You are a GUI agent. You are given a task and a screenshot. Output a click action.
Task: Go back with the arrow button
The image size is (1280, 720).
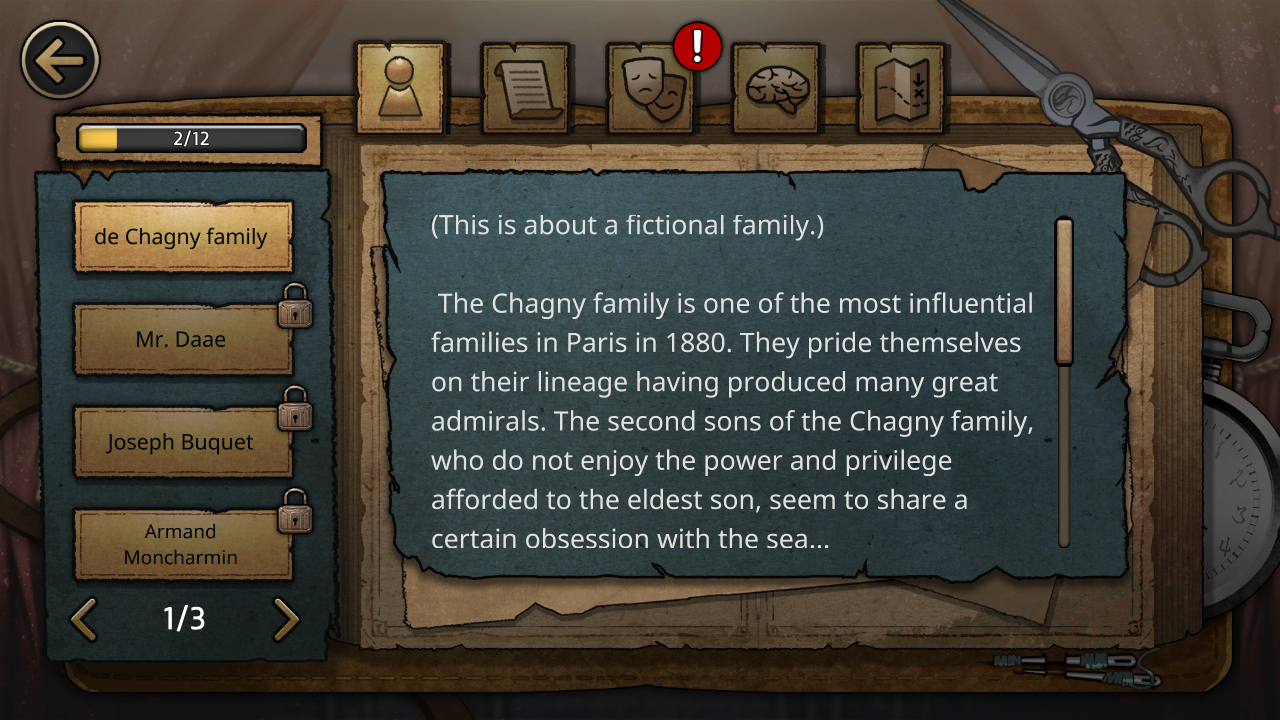[60, 60]
